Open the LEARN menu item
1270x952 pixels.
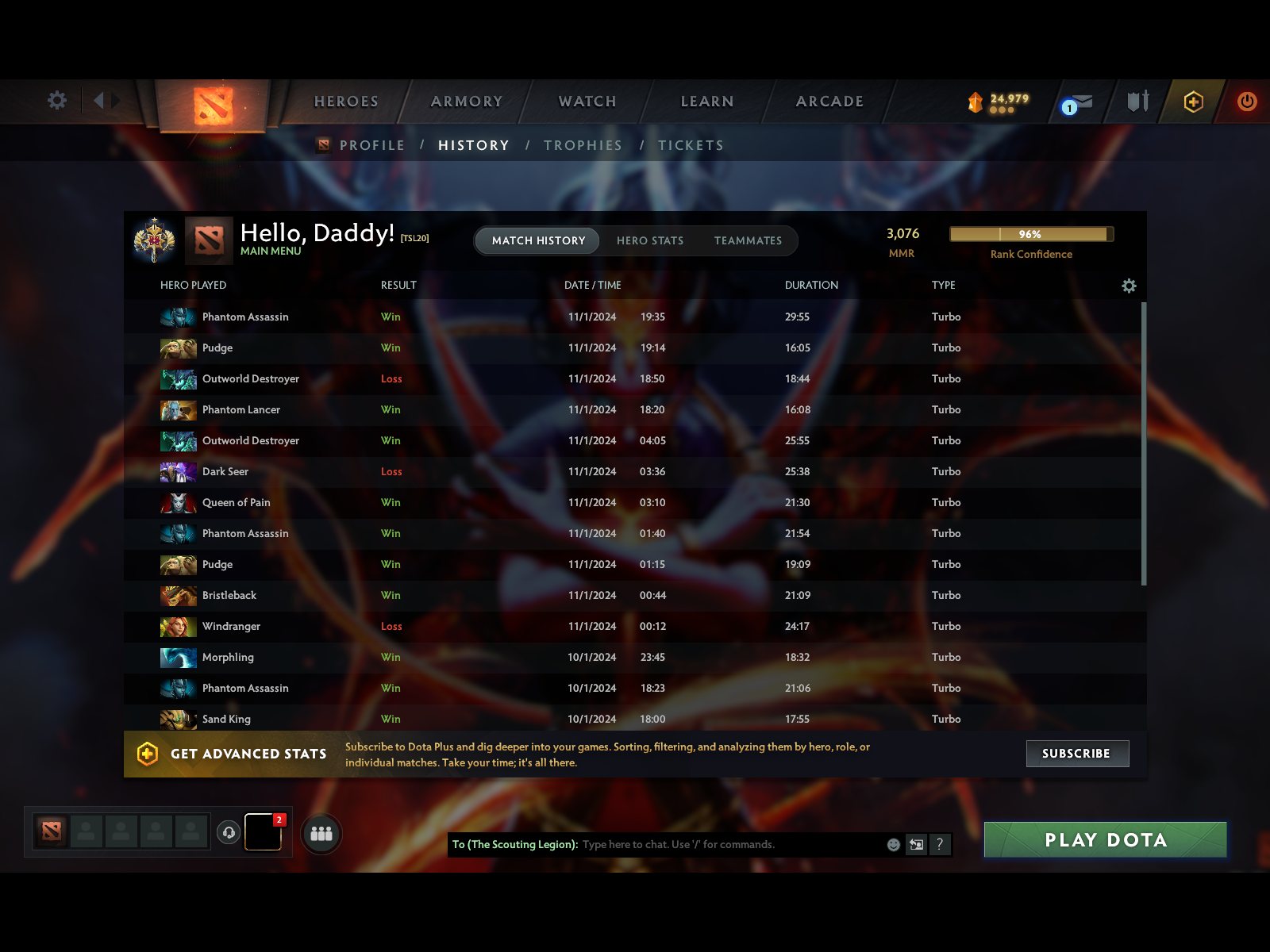(706, 101)
